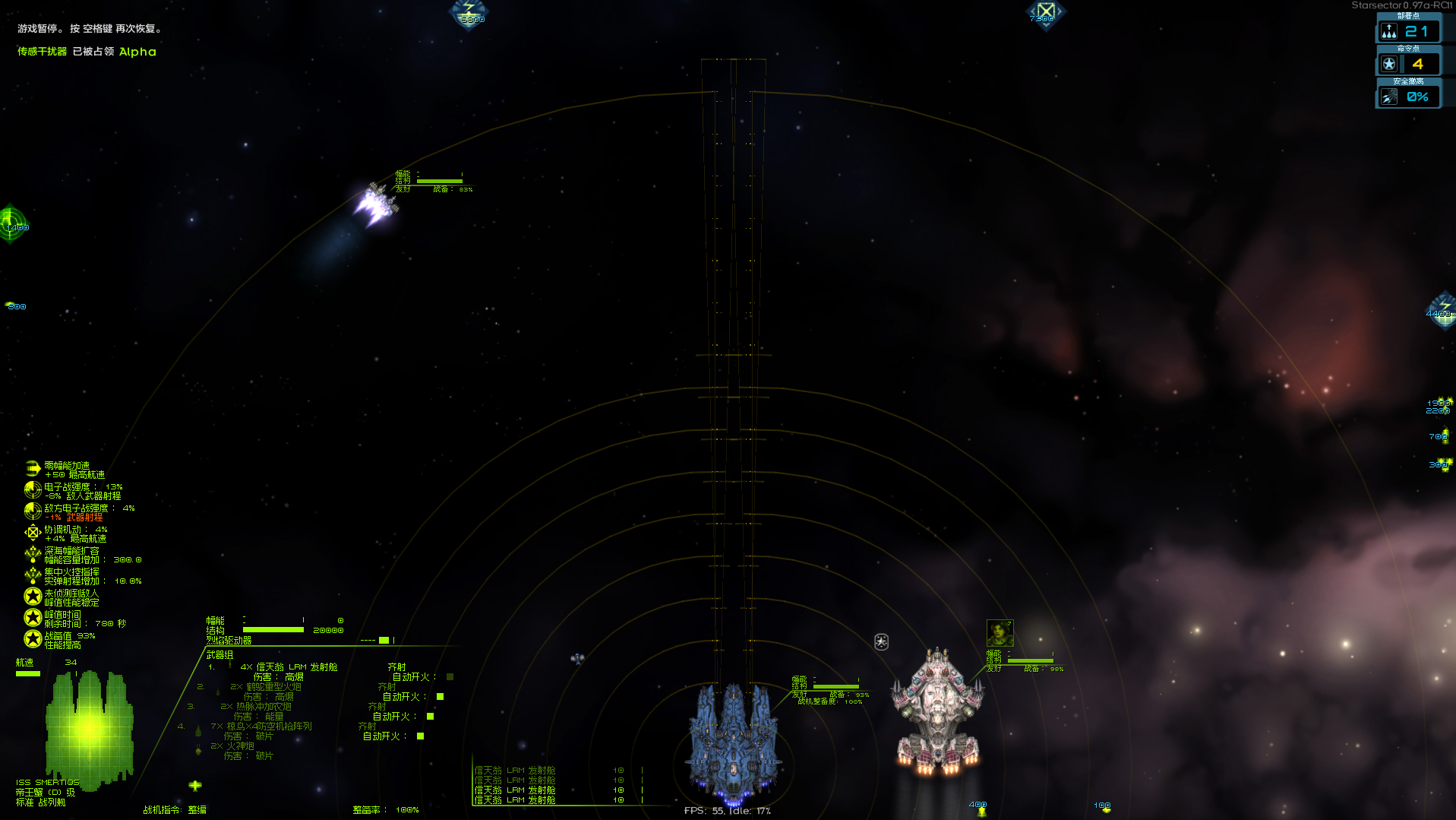Click the green ISS Smertios ship silhouette display
Viewport: 1456px width, 820px height.
pyautogui.click(x=89, y=728)
